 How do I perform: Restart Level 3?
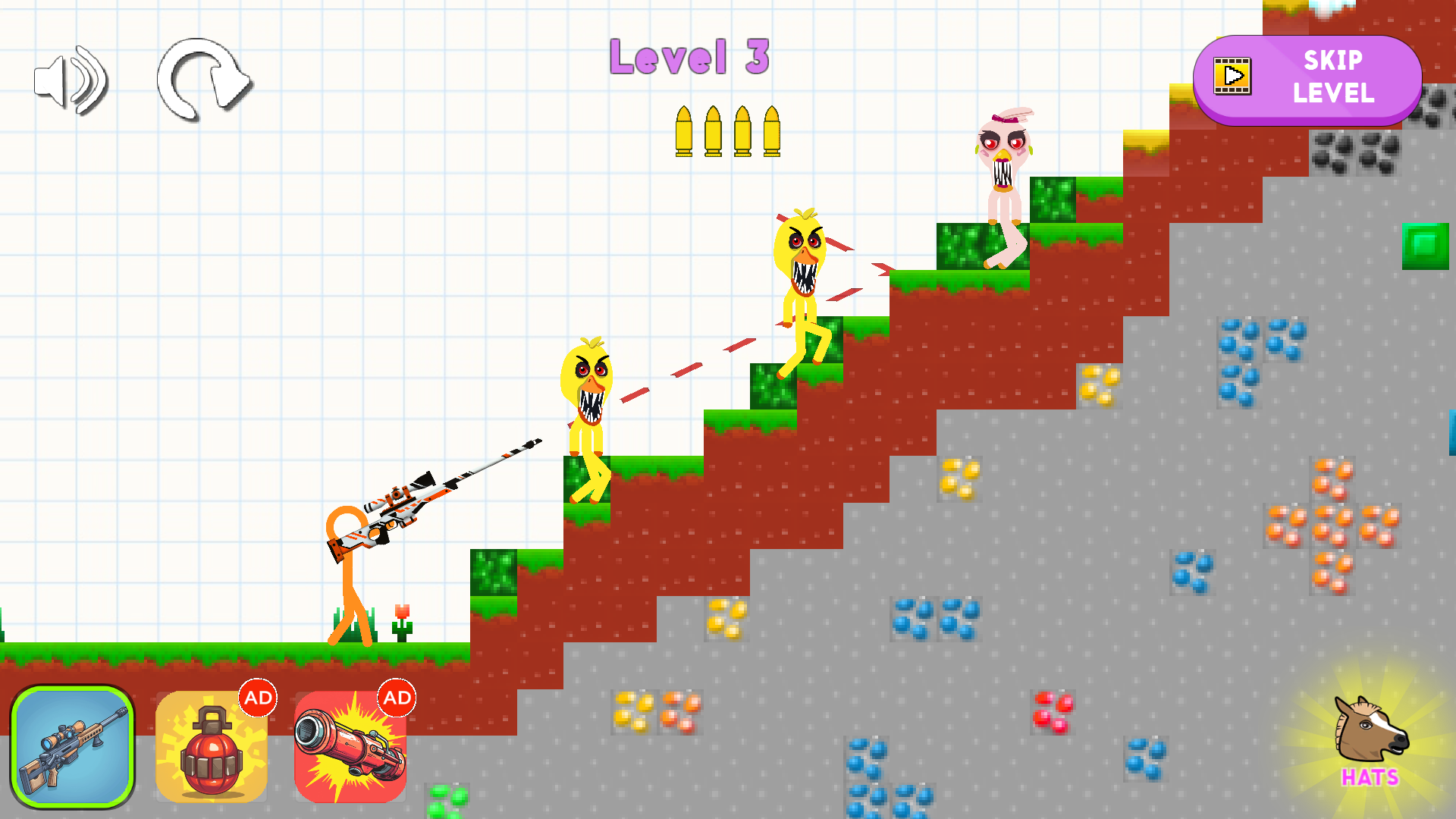tap(203, 81)
